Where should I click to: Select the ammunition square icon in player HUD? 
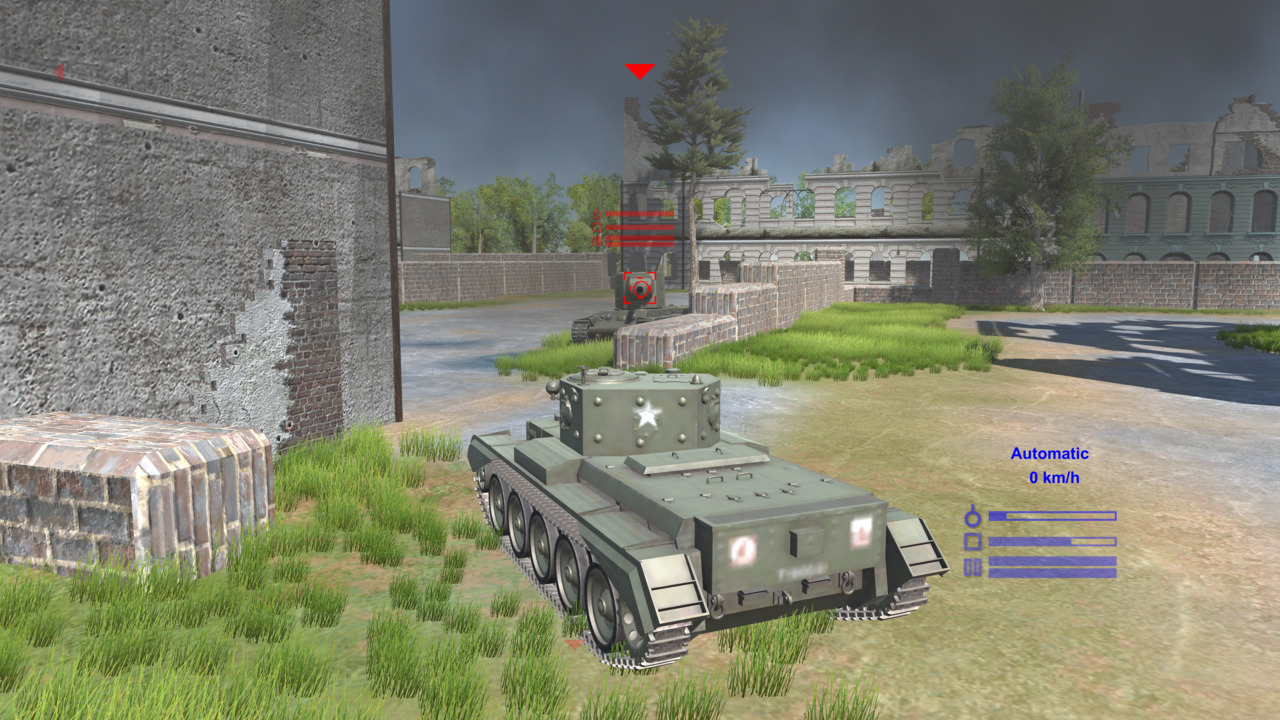973,541
